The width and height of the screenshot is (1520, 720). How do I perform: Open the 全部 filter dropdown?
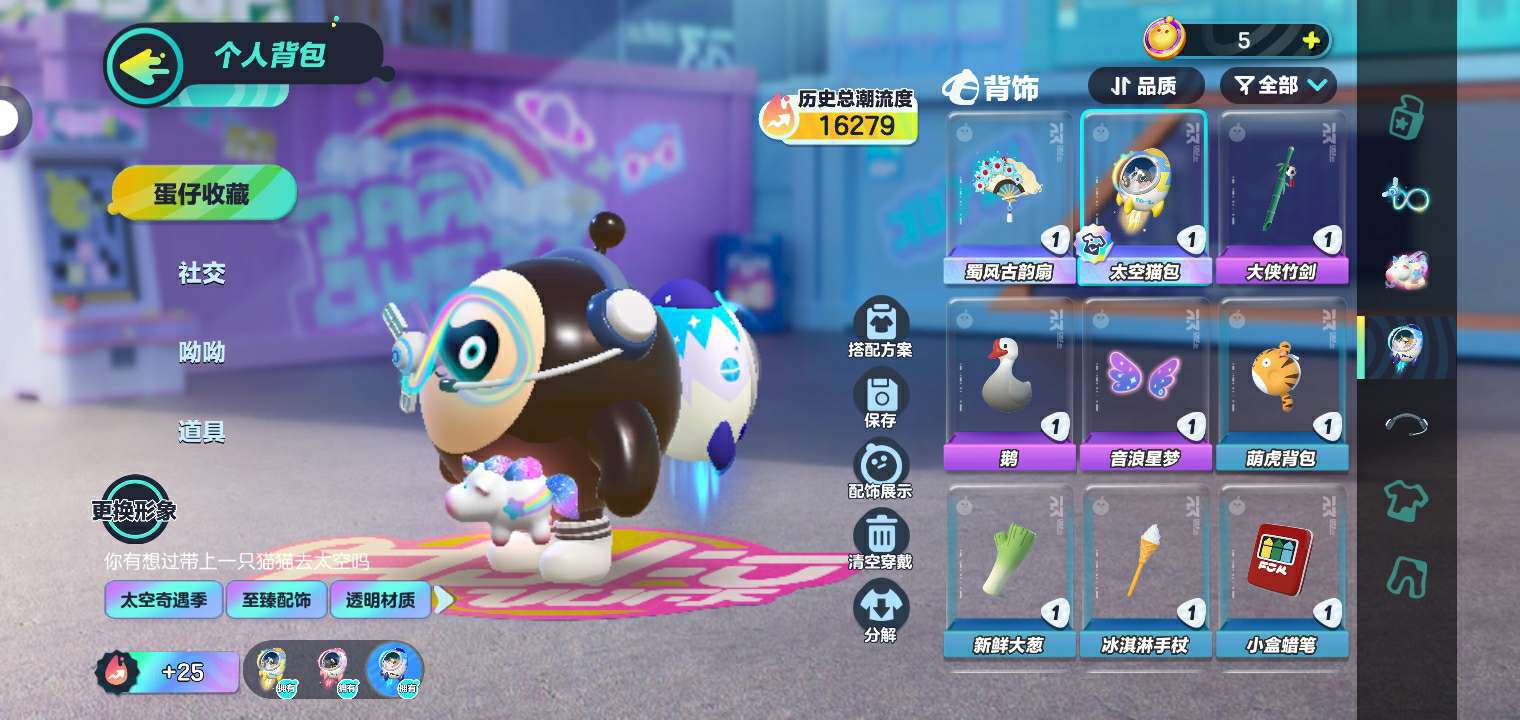click(1278, 86)
